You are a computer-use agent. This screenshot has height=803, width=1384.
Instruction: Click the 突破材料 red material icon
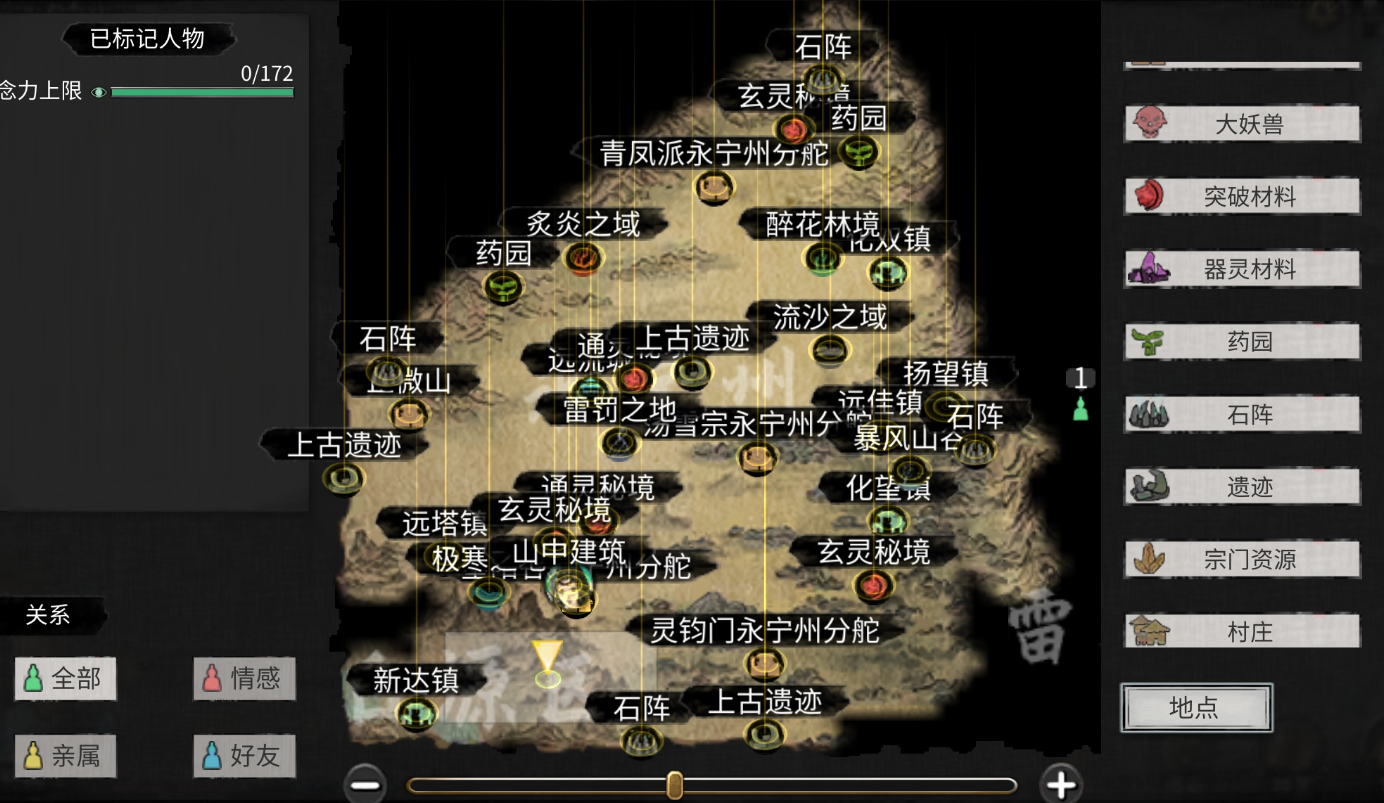point(1151,196)
